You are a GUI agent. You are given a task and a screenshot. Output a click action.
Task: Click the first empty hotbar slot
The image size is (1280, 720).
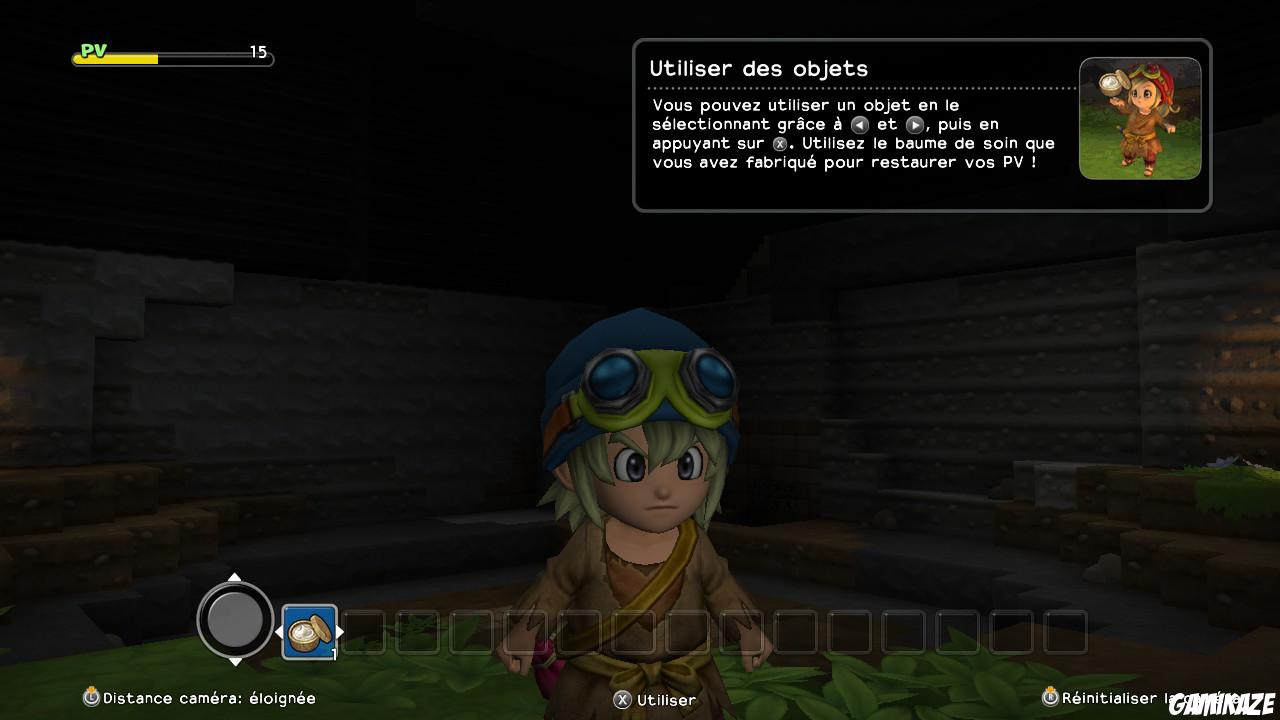pyautogui.click(x=365, y=632)
